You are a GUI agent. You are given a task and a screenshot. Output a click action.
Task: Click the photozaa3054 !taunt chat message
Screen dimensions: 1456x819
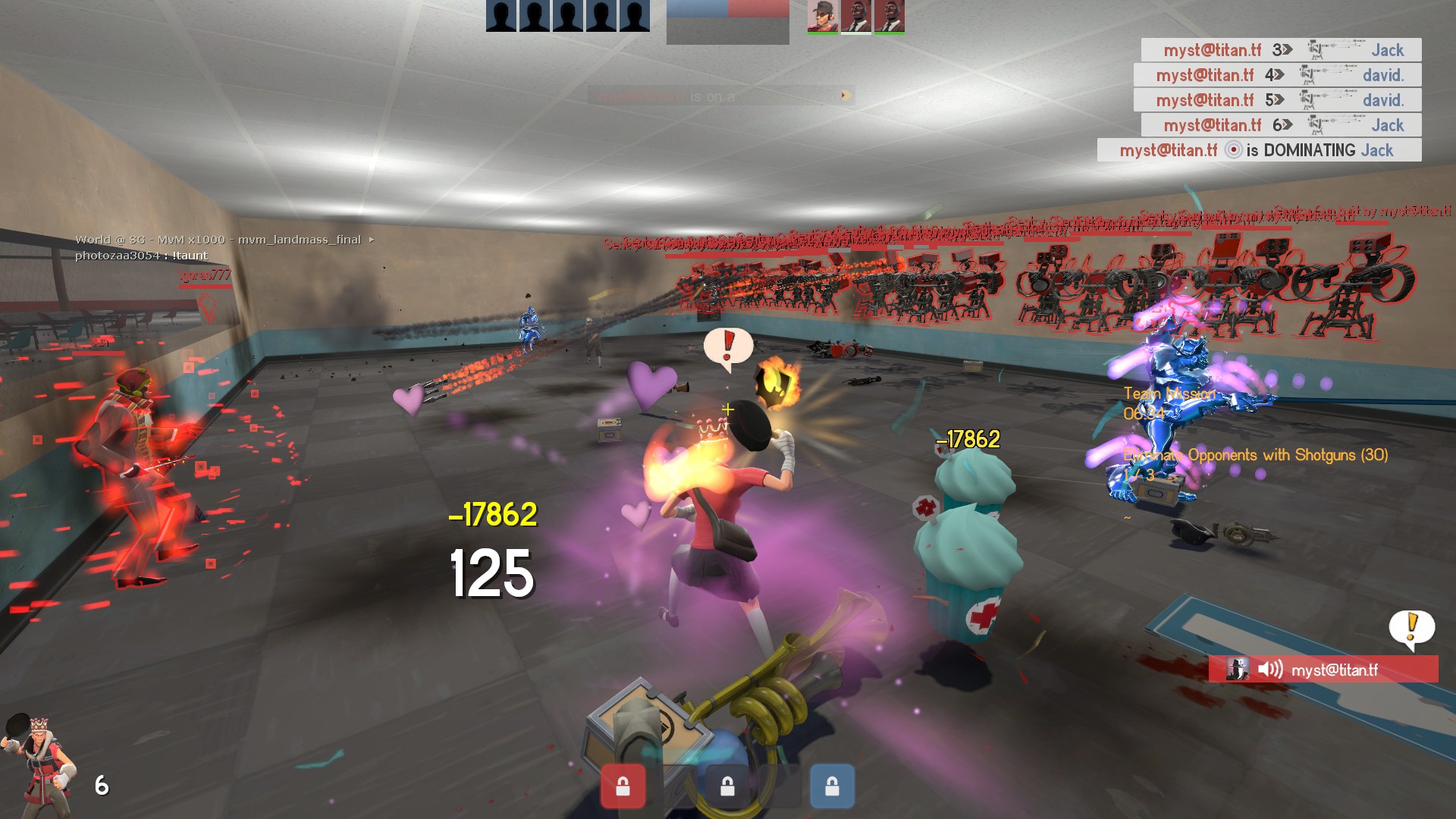pyautogui.click(x=141, y=256)
